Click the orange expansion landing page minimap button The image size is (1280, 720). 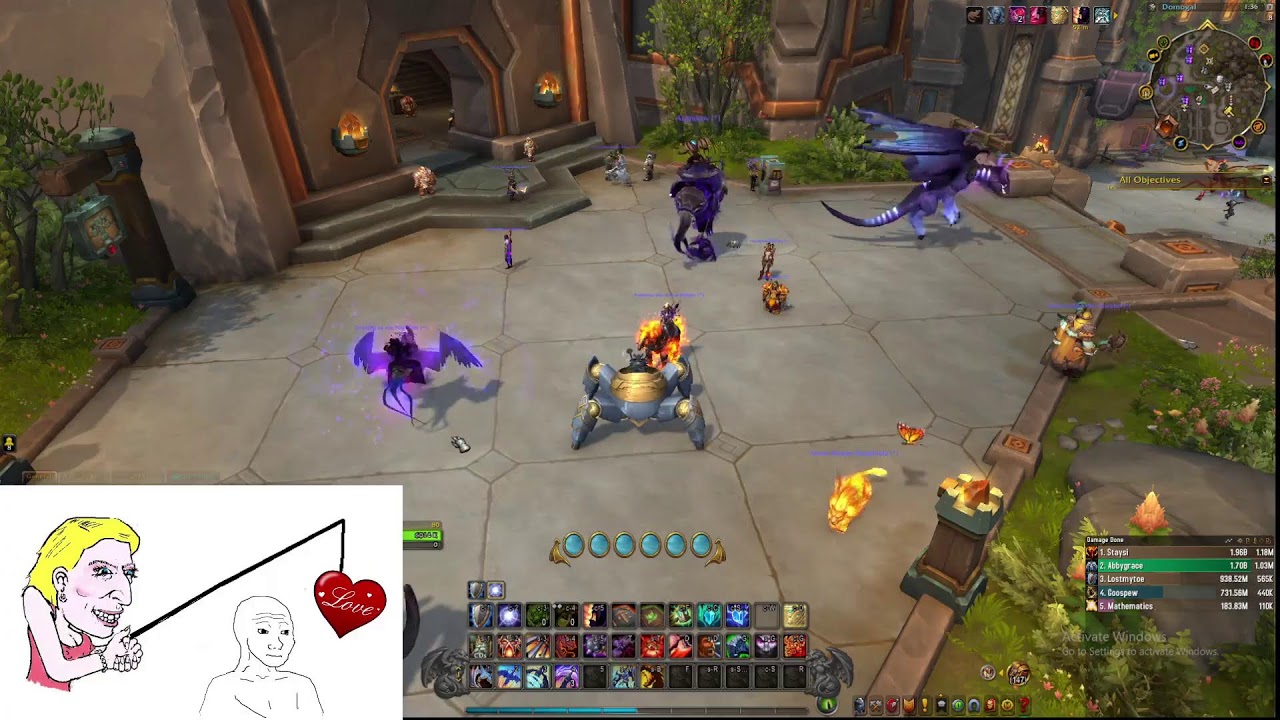[1166, 127]
